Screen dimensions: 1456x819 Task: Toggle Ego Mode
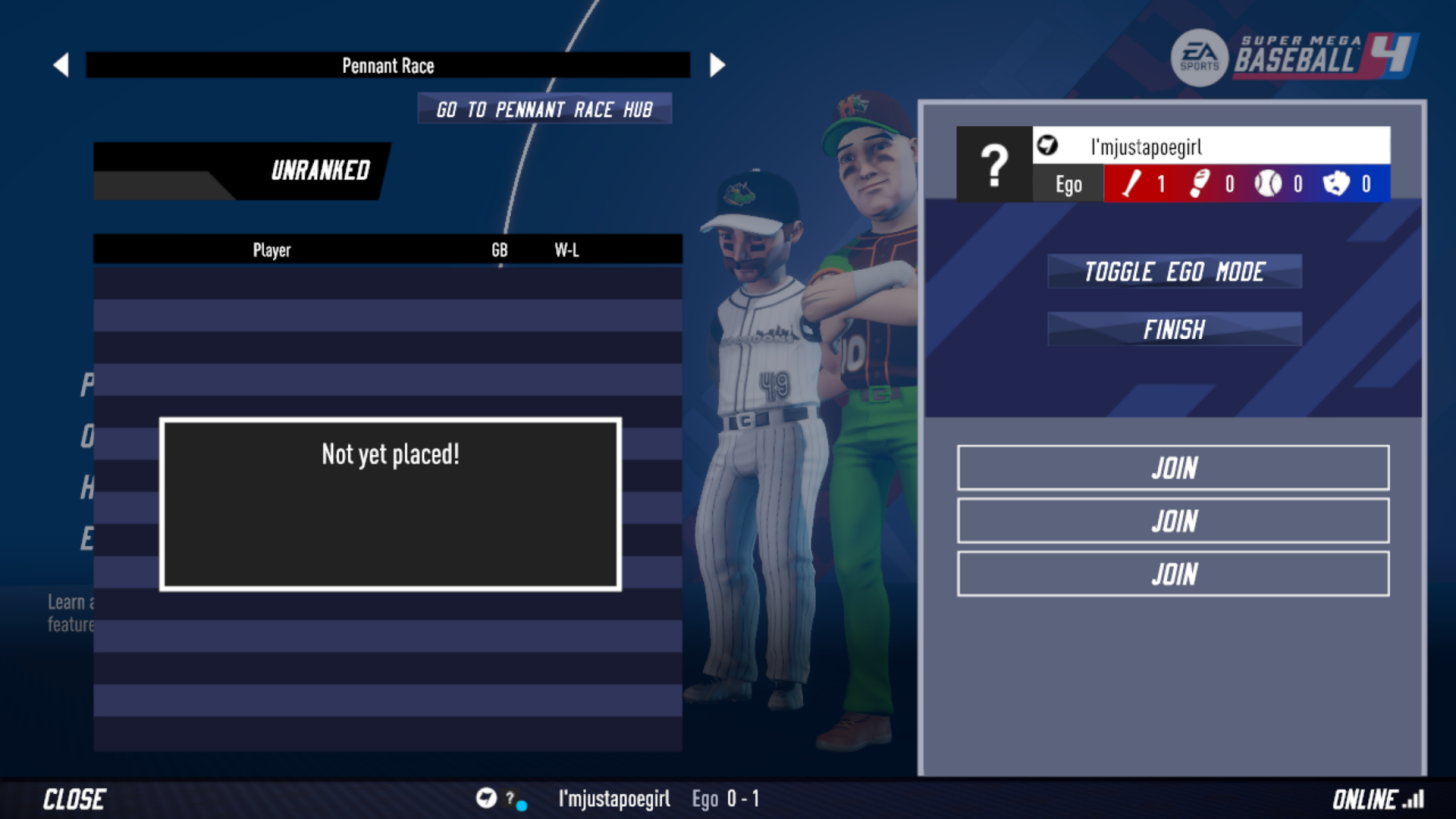(1174, 271)
